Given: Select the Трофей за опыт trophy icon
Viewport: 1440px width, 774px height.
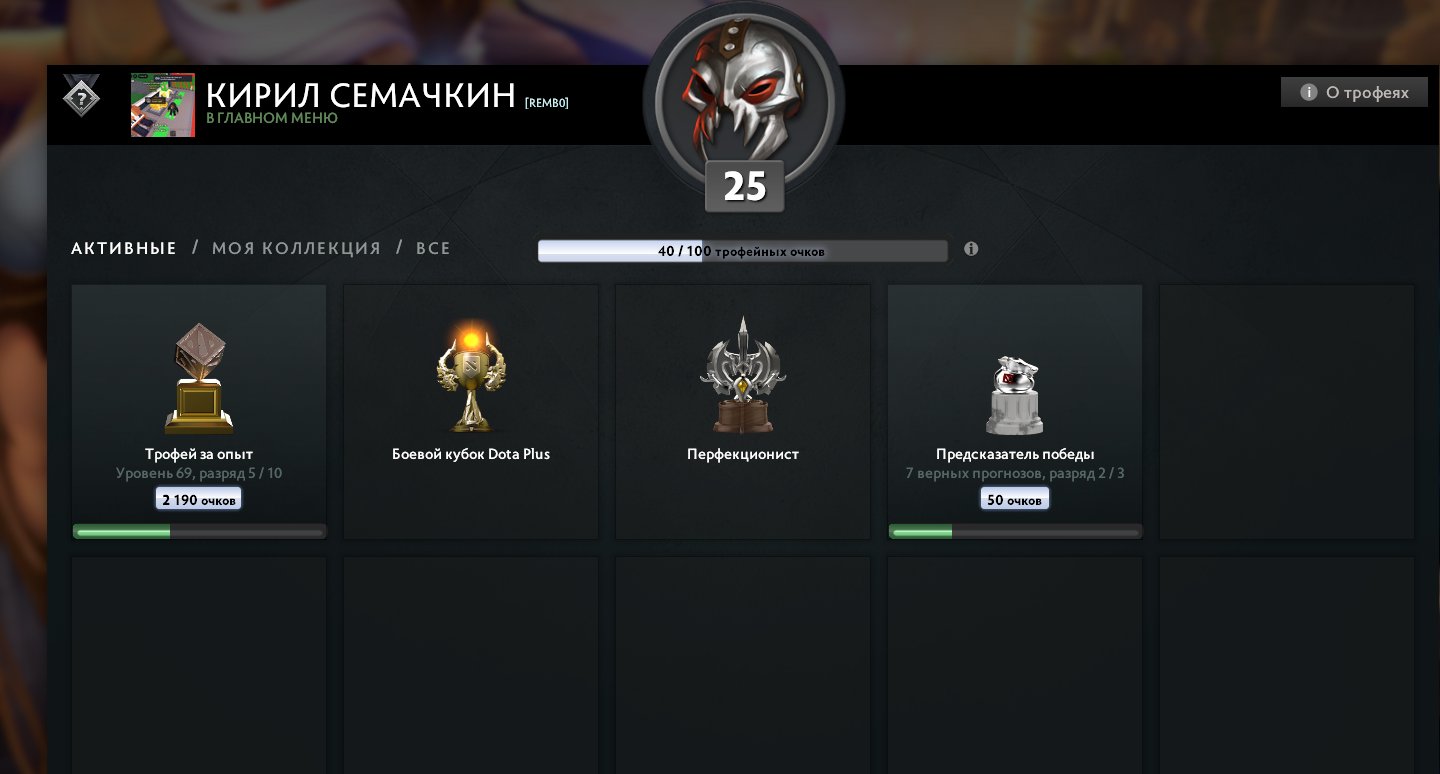Looking at the screenshot, I should [198, 375].
